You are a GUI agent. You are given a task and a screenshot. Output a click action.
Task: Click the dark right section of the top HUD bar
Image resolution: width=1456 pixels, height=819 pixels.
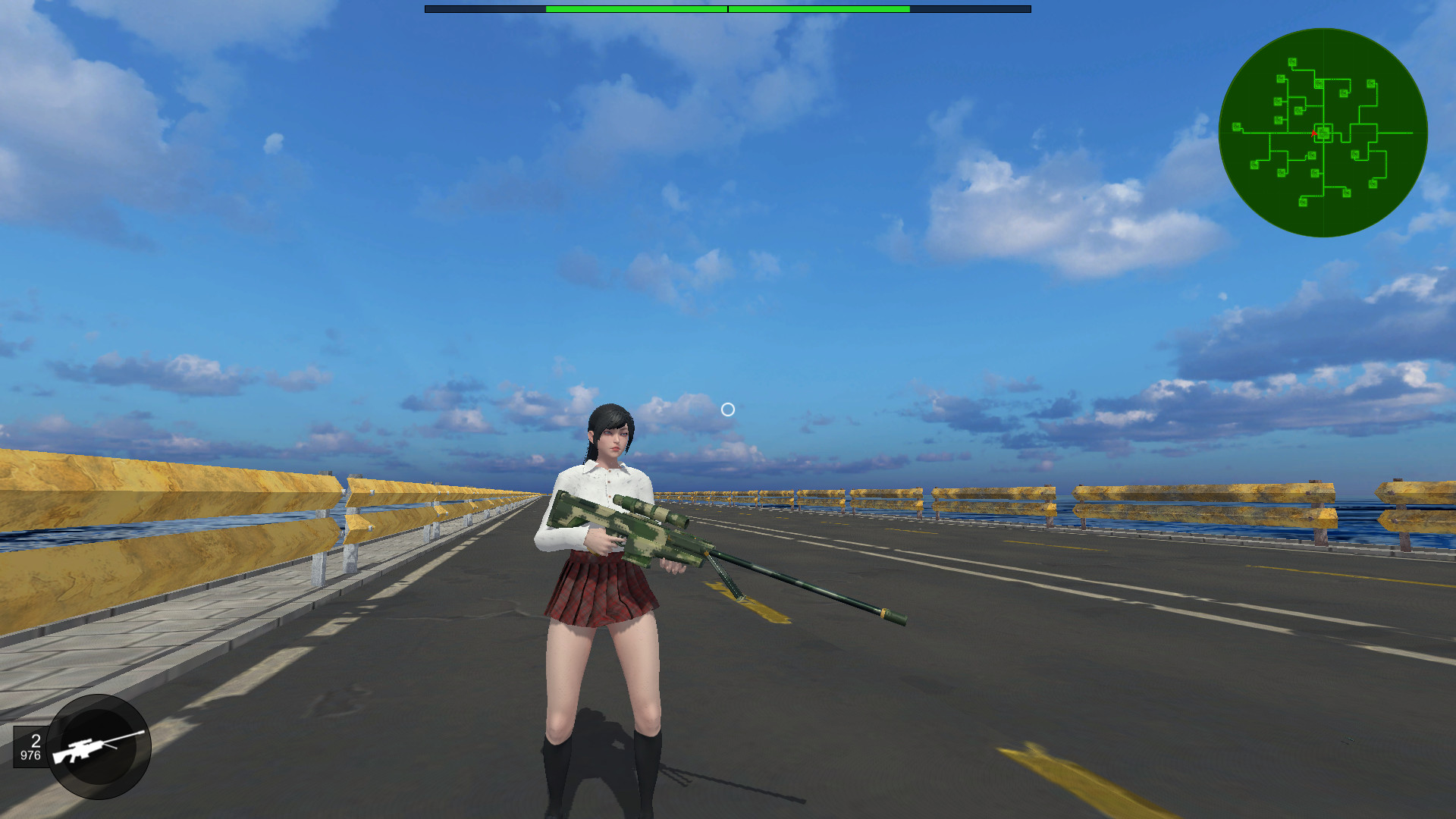[971, 8]
